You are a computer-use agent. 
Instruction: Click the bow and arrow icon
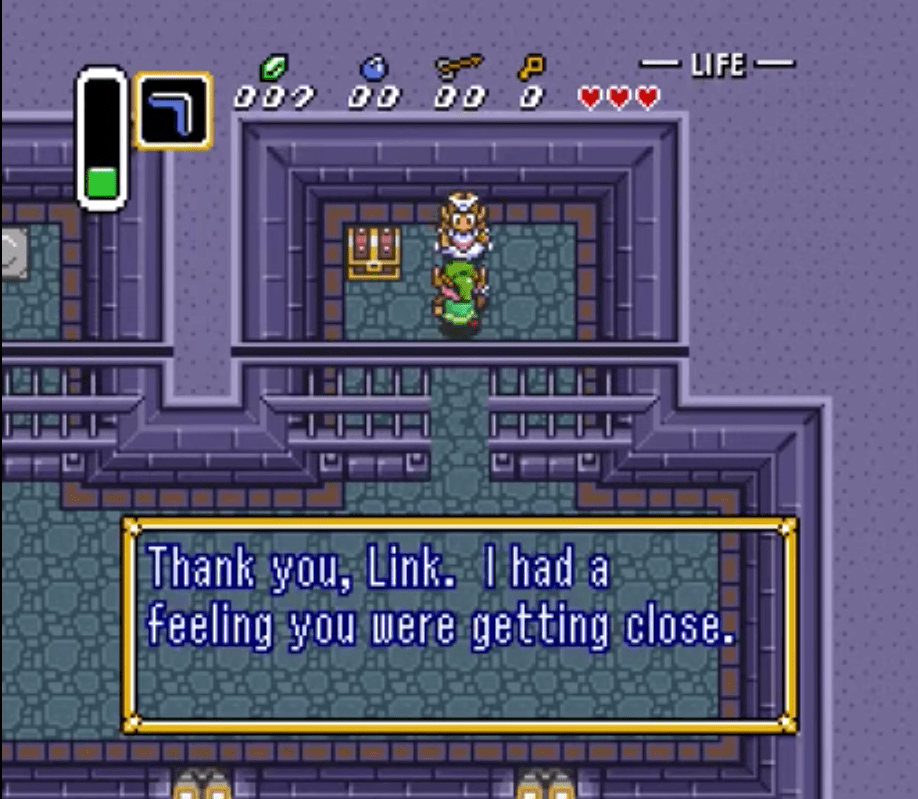click(459, 67)
